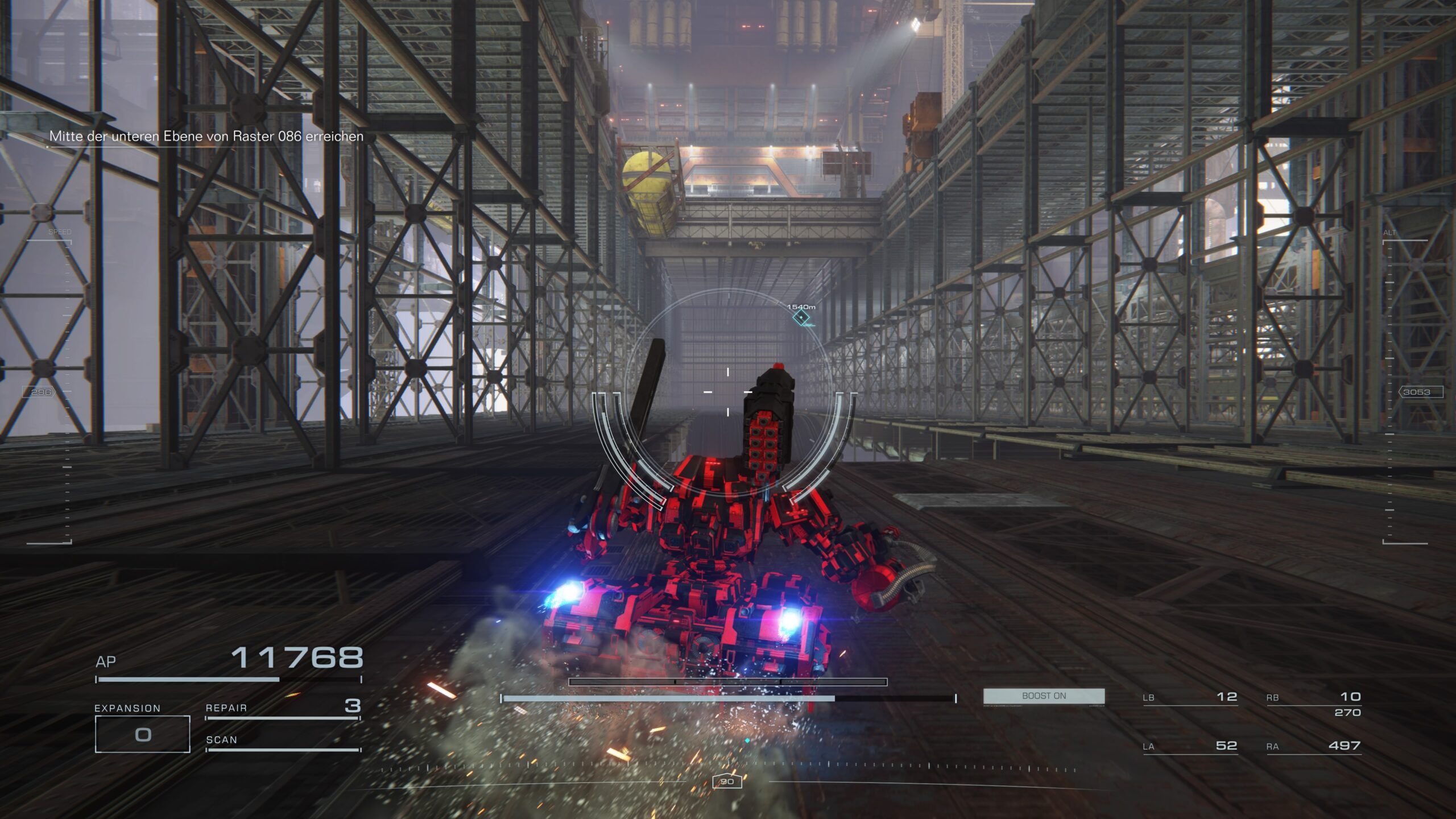The width and height of the screenshot is (1456, 819).
Task: Activate the Expansion box
Action: tap(142, 734)
